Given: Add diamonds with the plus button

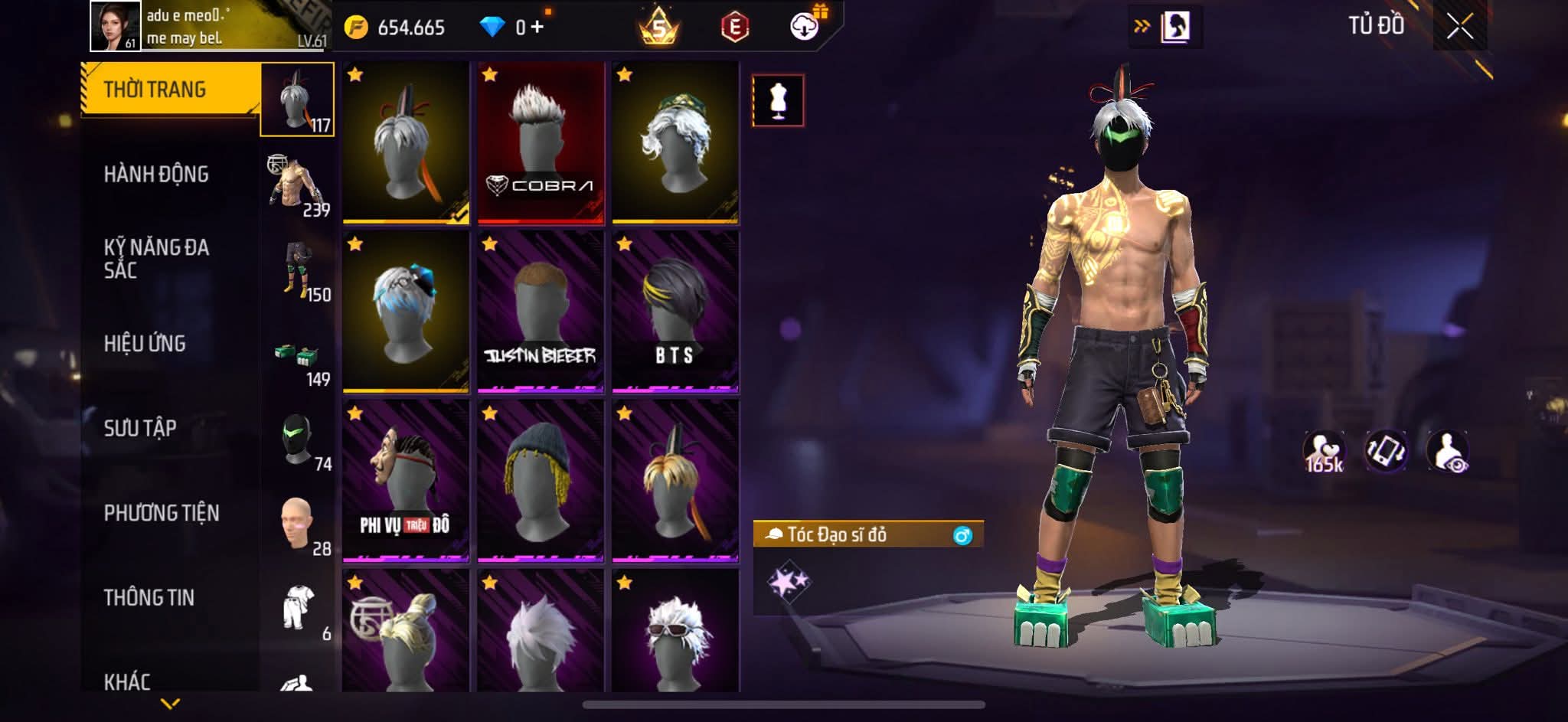Looking at the screenshot, I should tap(537, 28).
